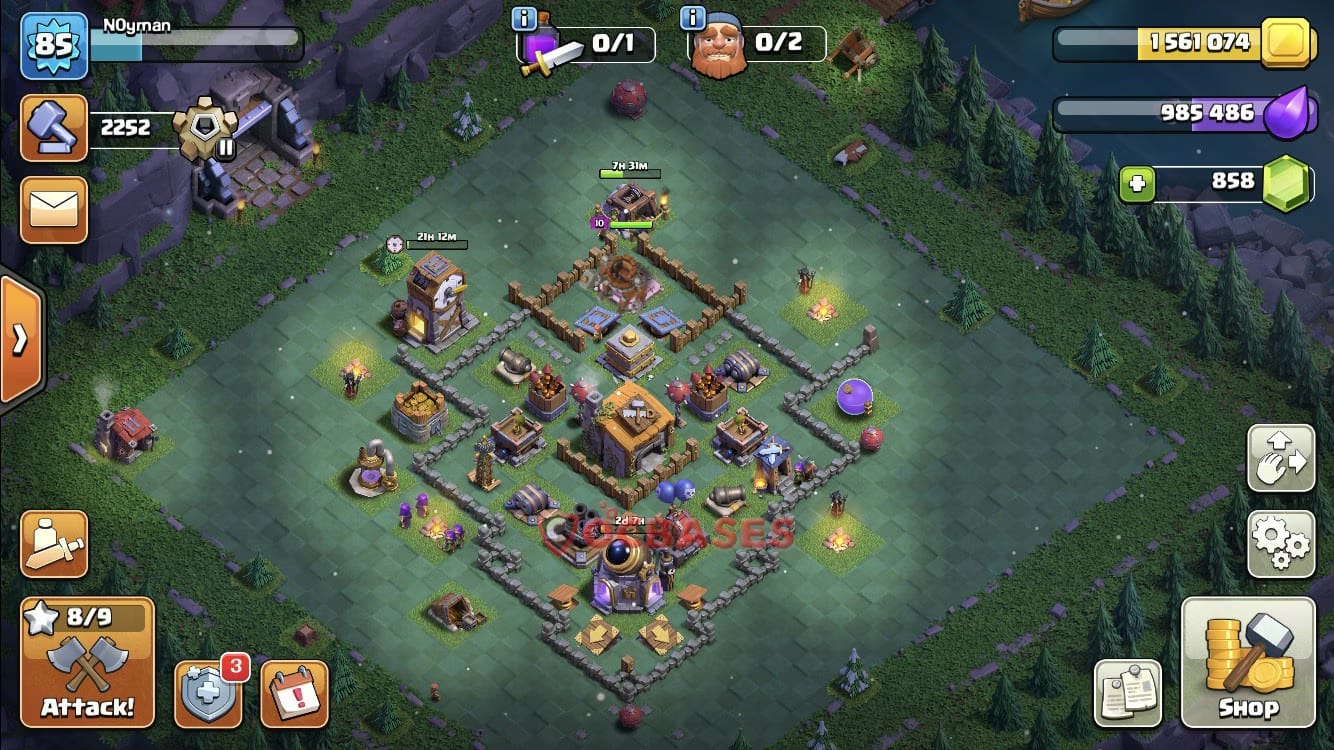Open the builder menu hammer icon
Image resolution: width=1334 pixels, height=750 pixels.
(x=53, y=128)
